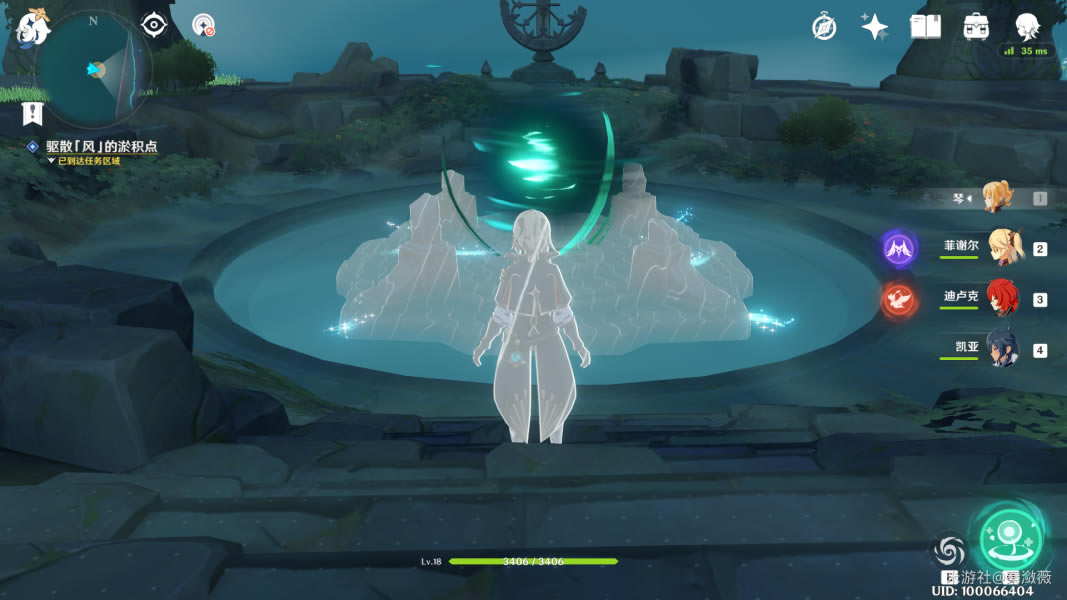Image resolution: width=1067 pixels, height=600 pixels.
Task: Open the character screen icon
Action: coord(1027,27)
